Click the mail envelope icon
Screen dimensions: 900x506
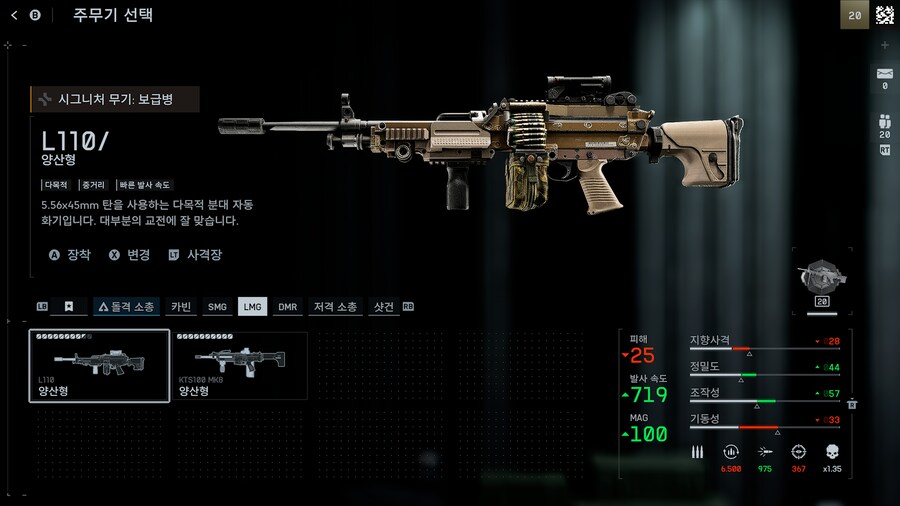click(x=884, y=74)
